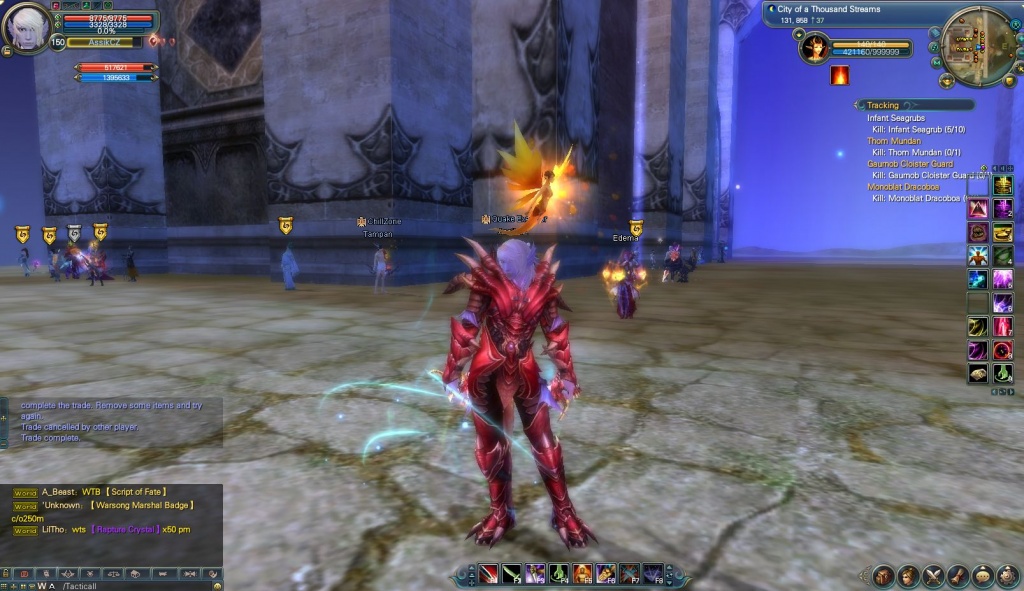1024x591 pixels.
Task: Open the quest scroll menu button
Action: (958, 576)
